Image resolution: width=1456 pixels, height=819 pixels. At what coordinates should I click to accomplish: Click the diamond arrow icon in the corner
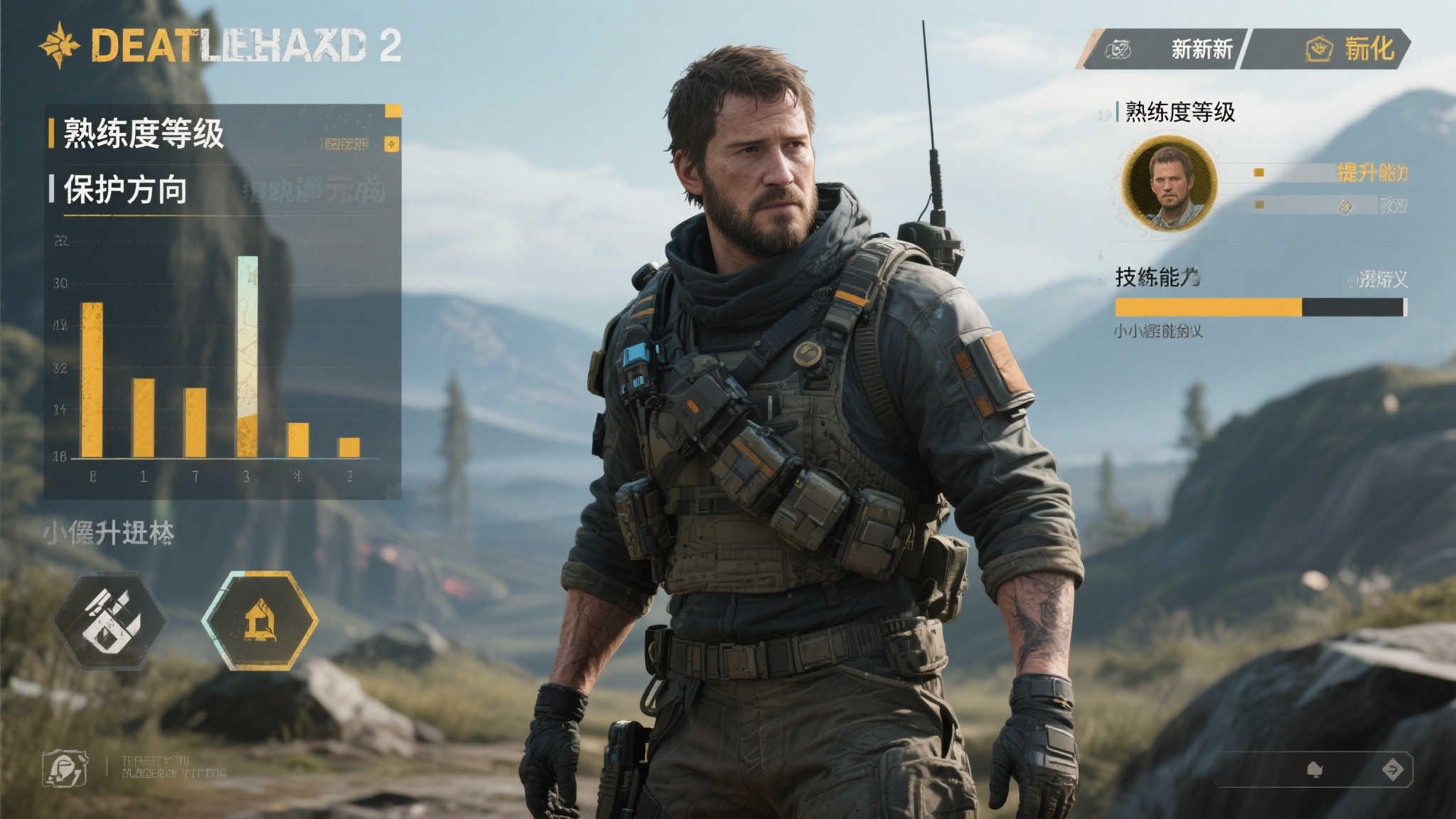[1392, 769]
